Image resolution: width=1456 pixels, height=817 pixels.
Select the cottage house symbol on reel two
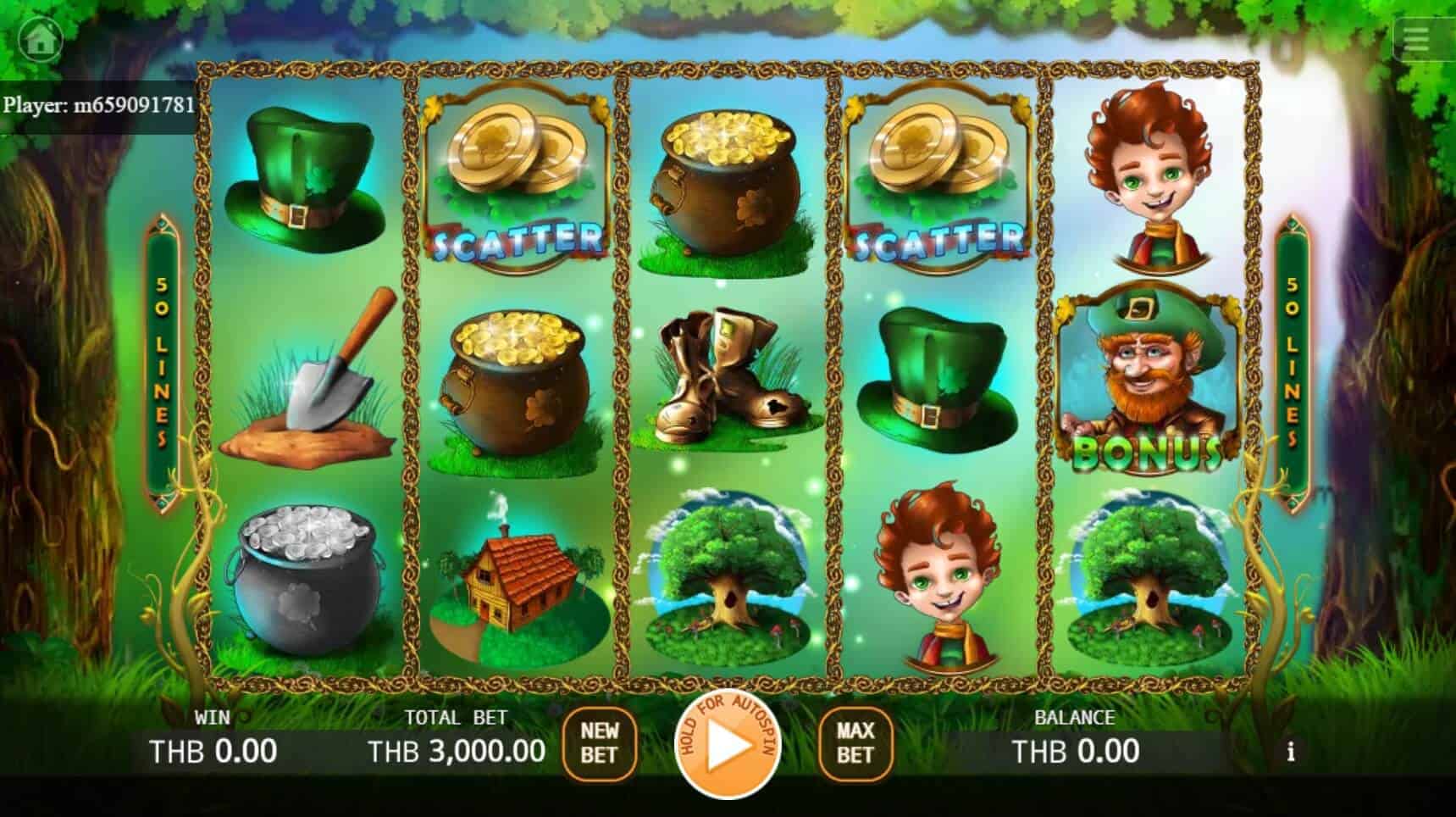pyautogui.click(x=512, y=585)
